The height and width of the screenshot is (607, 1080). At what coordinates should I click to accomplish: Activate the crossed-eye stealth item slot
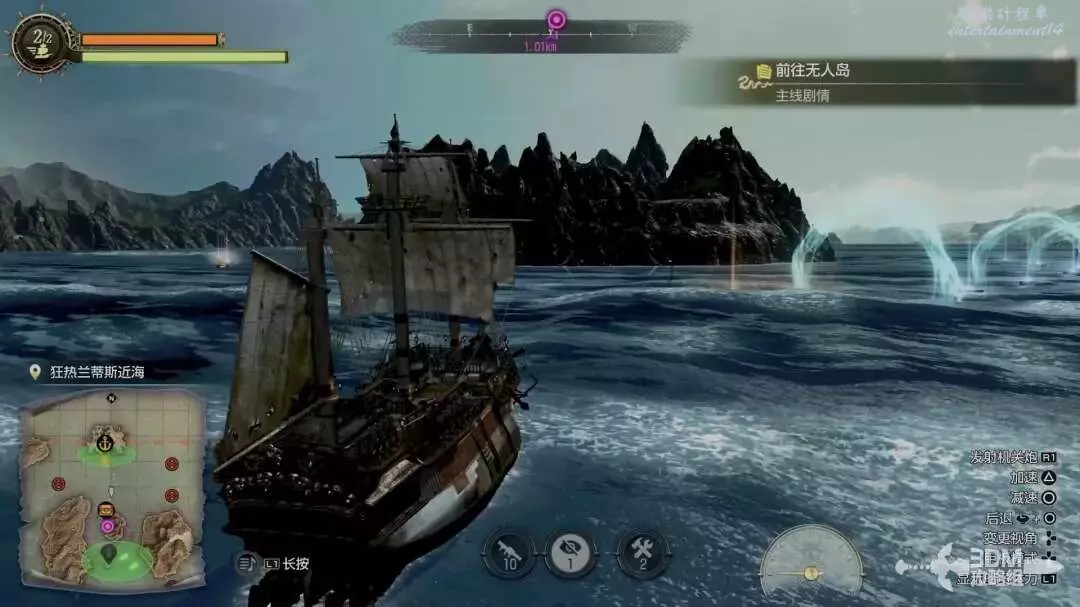(x=571, y=554)
